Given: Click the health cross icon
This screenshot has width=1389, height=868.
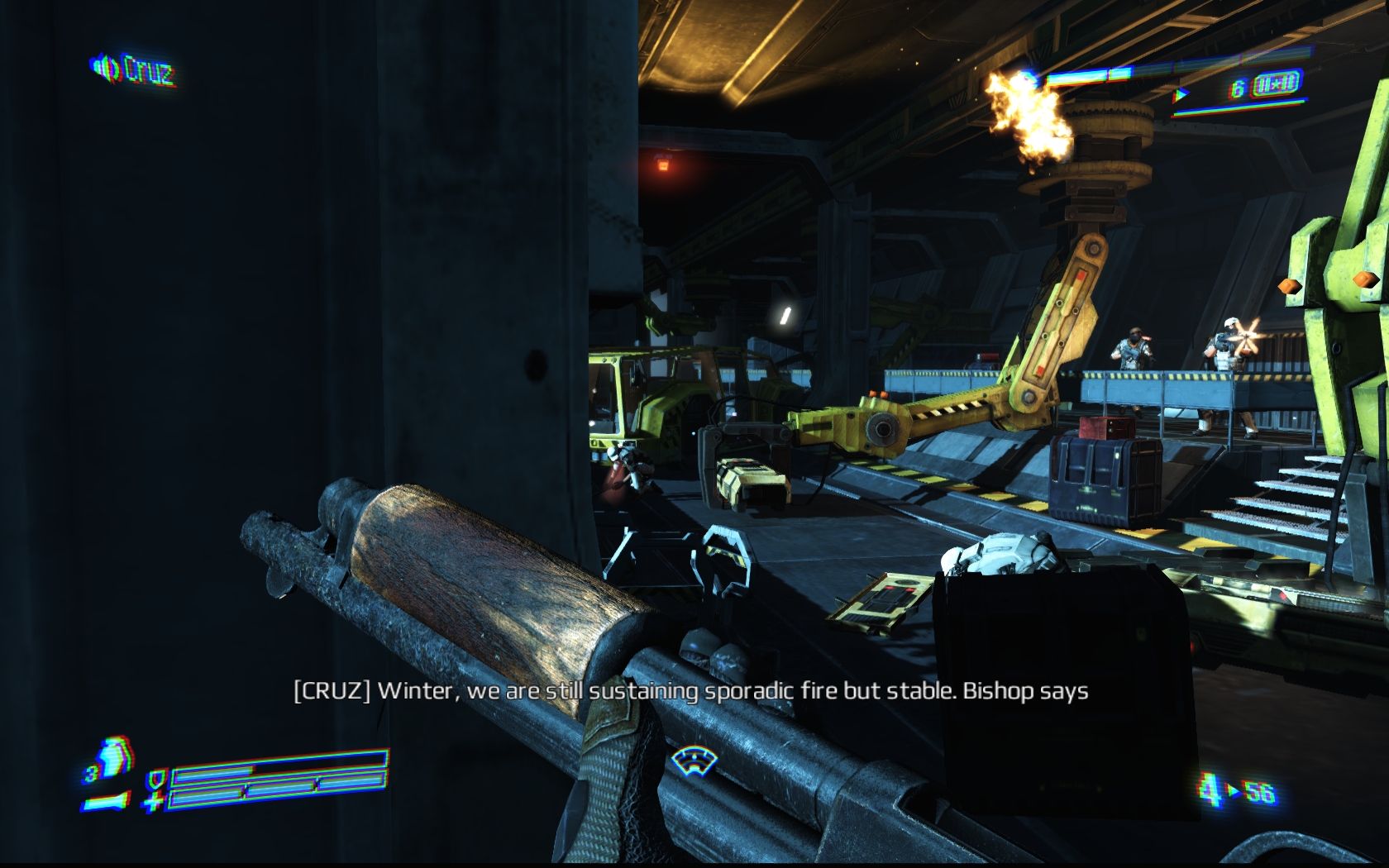Looking at the screenshot, I should [x=154, y=801].
